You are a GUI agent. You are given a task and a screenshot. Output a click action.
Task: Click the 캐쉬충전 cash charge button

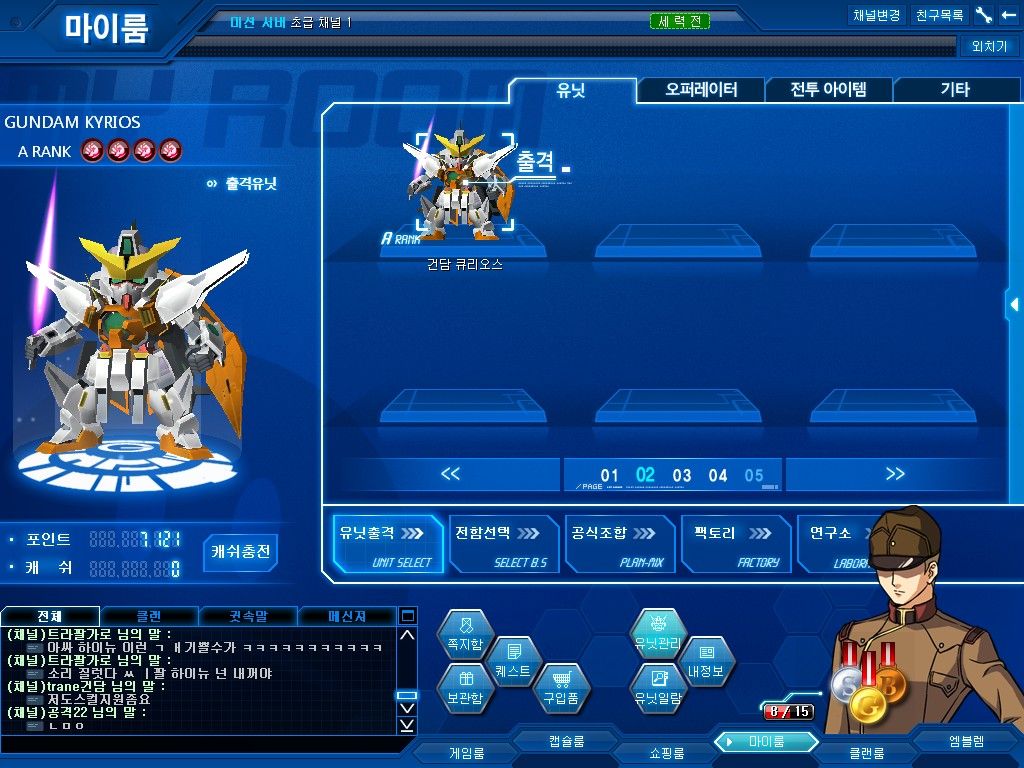(241, 551)
